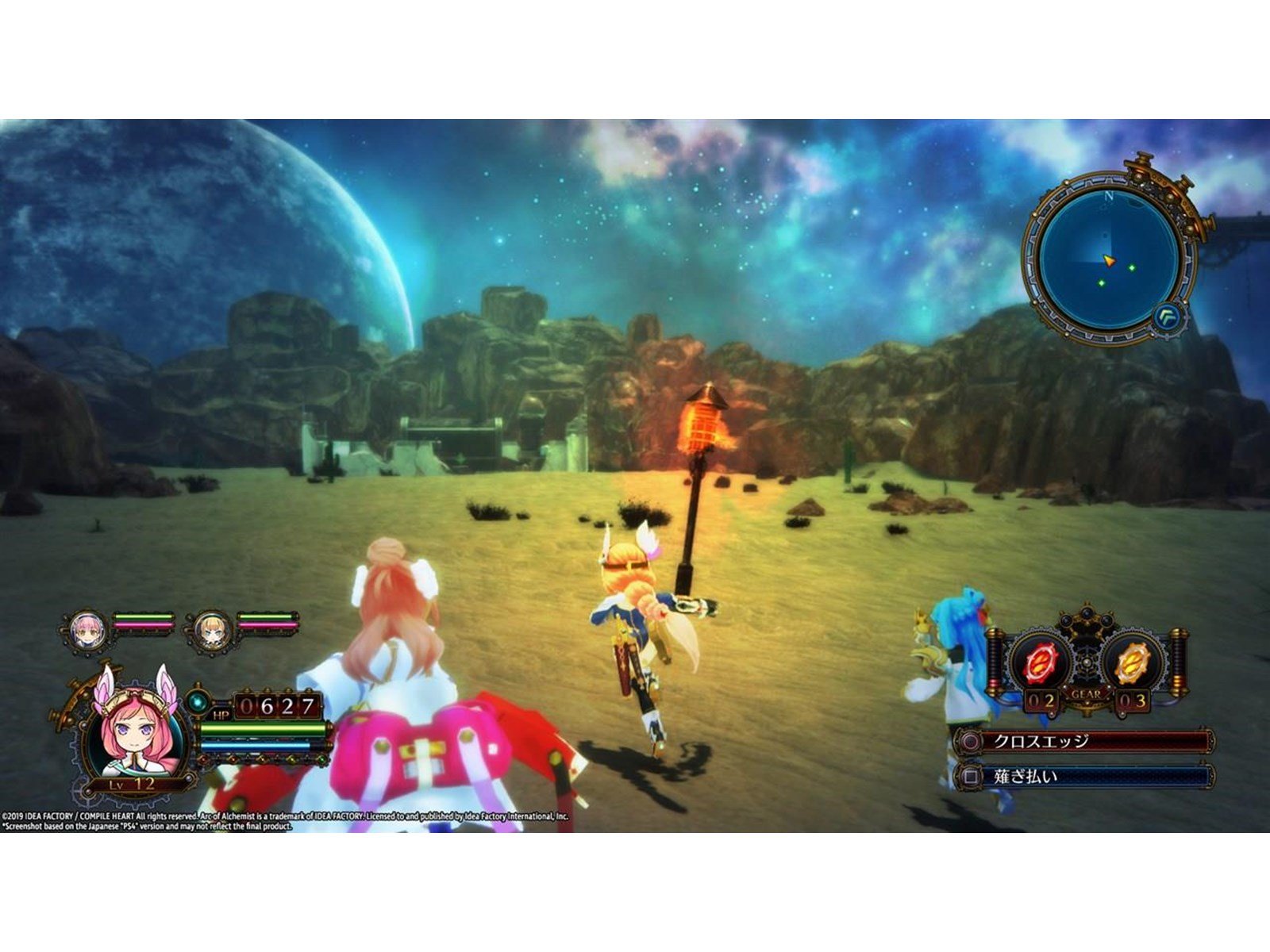Select the main character's large portrait
1270x952 pixels.
click(x=135, y=730)
